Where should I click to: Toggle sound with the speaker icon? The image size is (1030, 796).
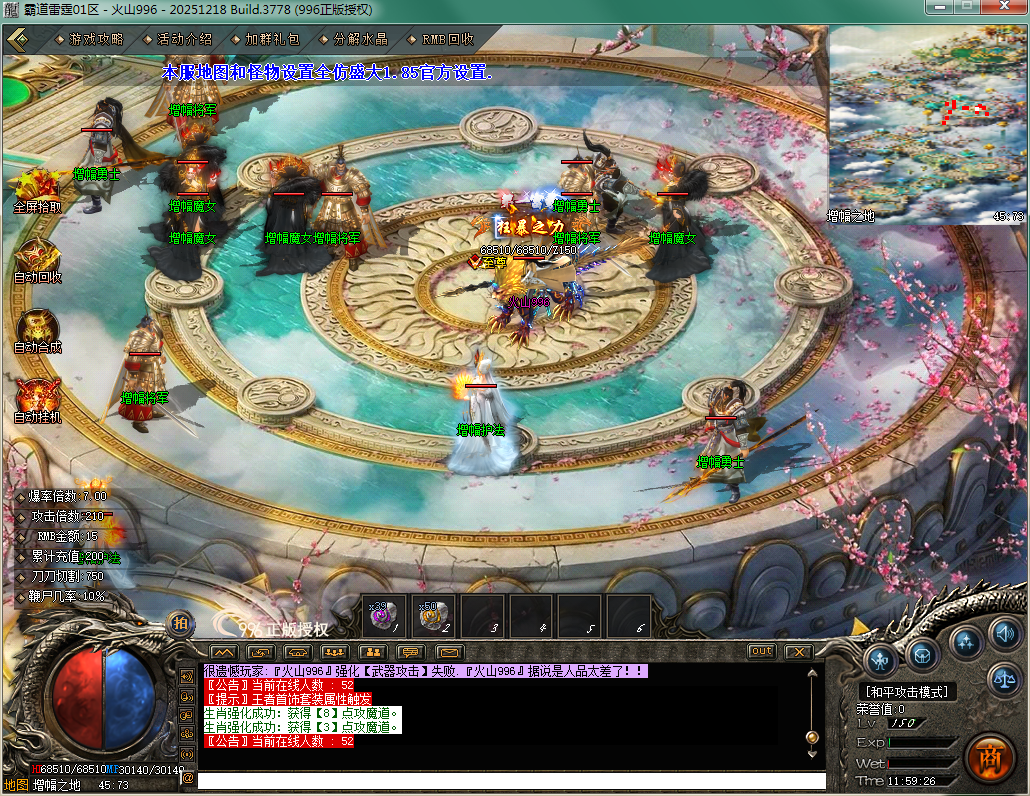tap(1004, 632)
